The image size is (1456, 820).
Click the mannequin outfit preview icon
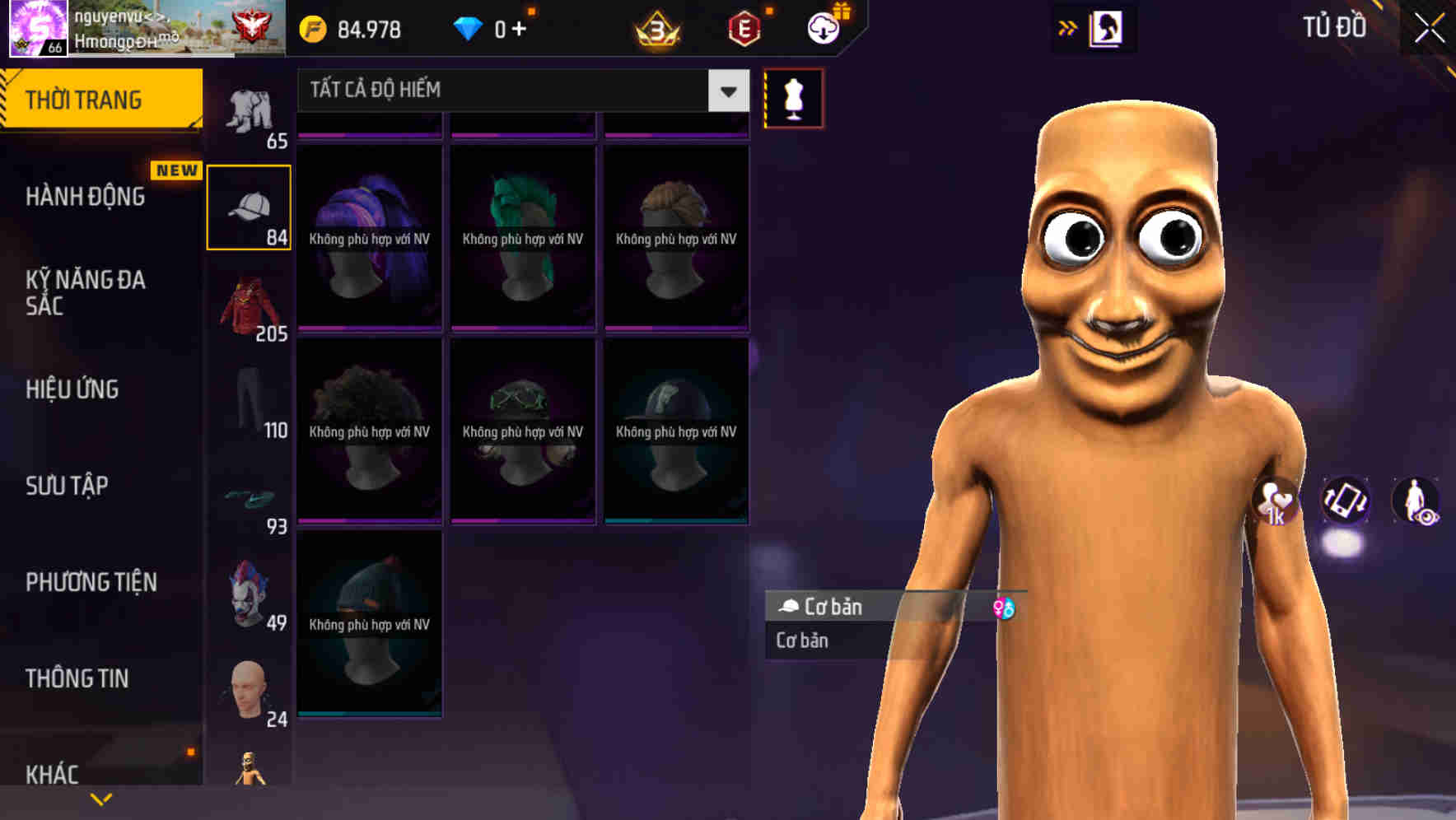792,97
